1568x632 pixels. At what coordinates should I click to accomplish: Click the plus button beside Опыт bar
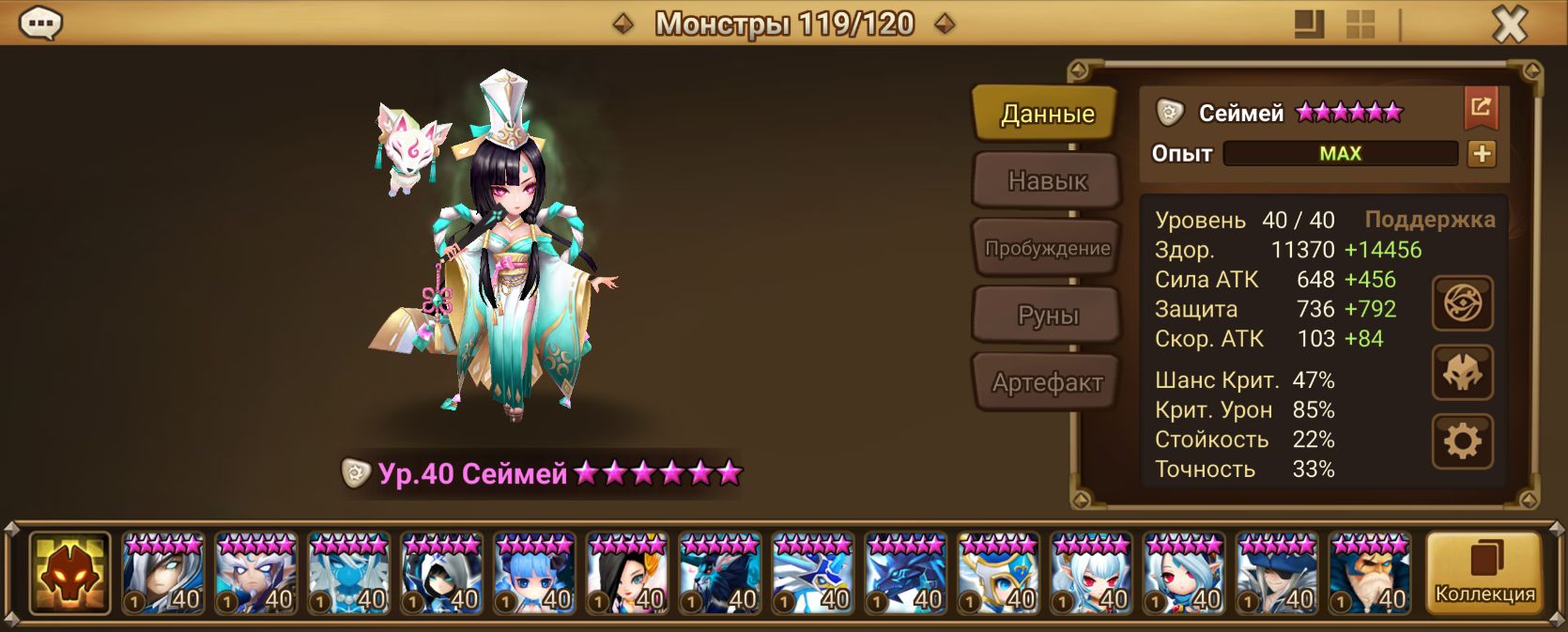point(1482,154)
